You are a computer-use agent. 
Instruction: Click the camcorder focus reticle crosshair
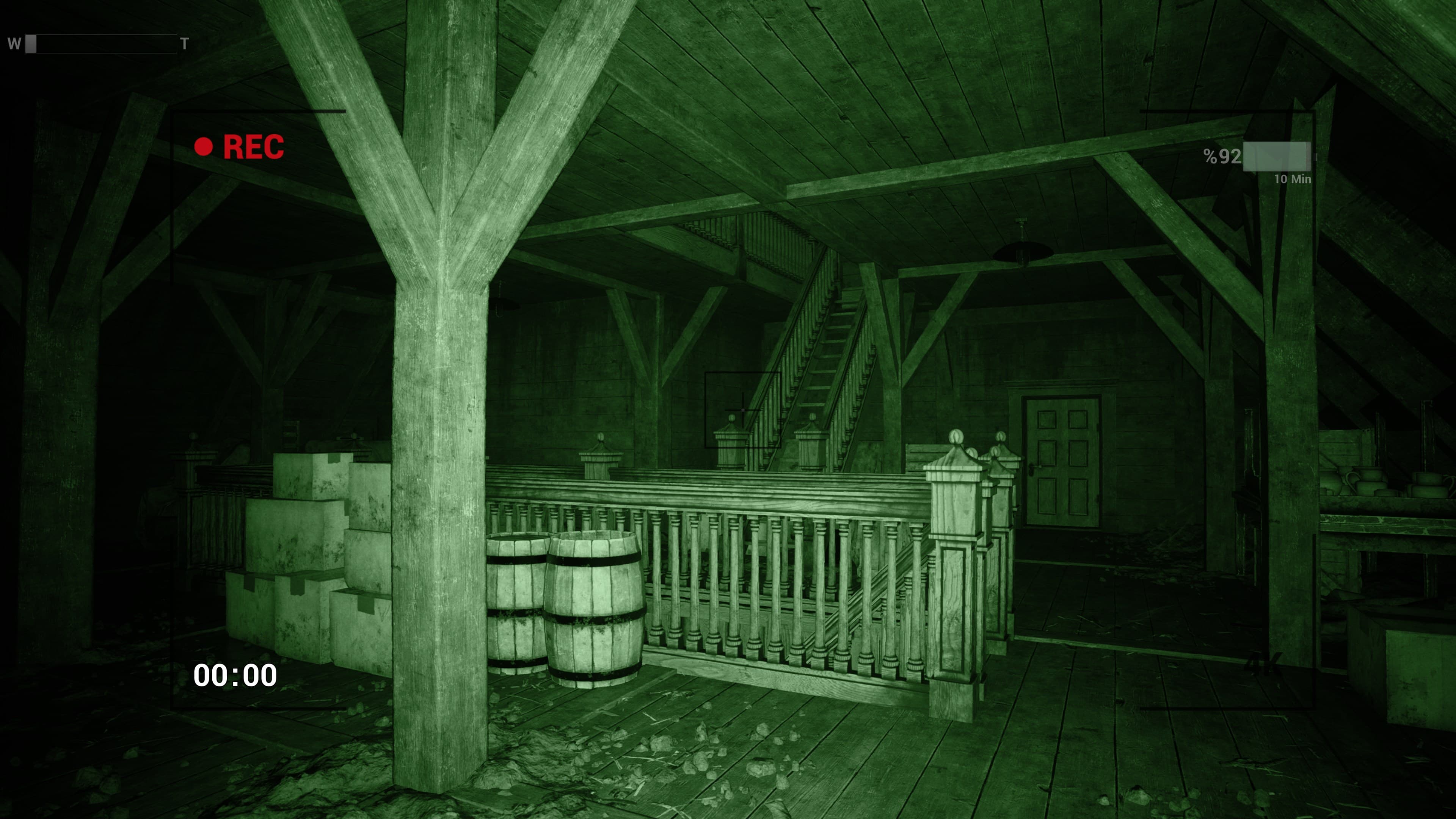tap(743, 410)
